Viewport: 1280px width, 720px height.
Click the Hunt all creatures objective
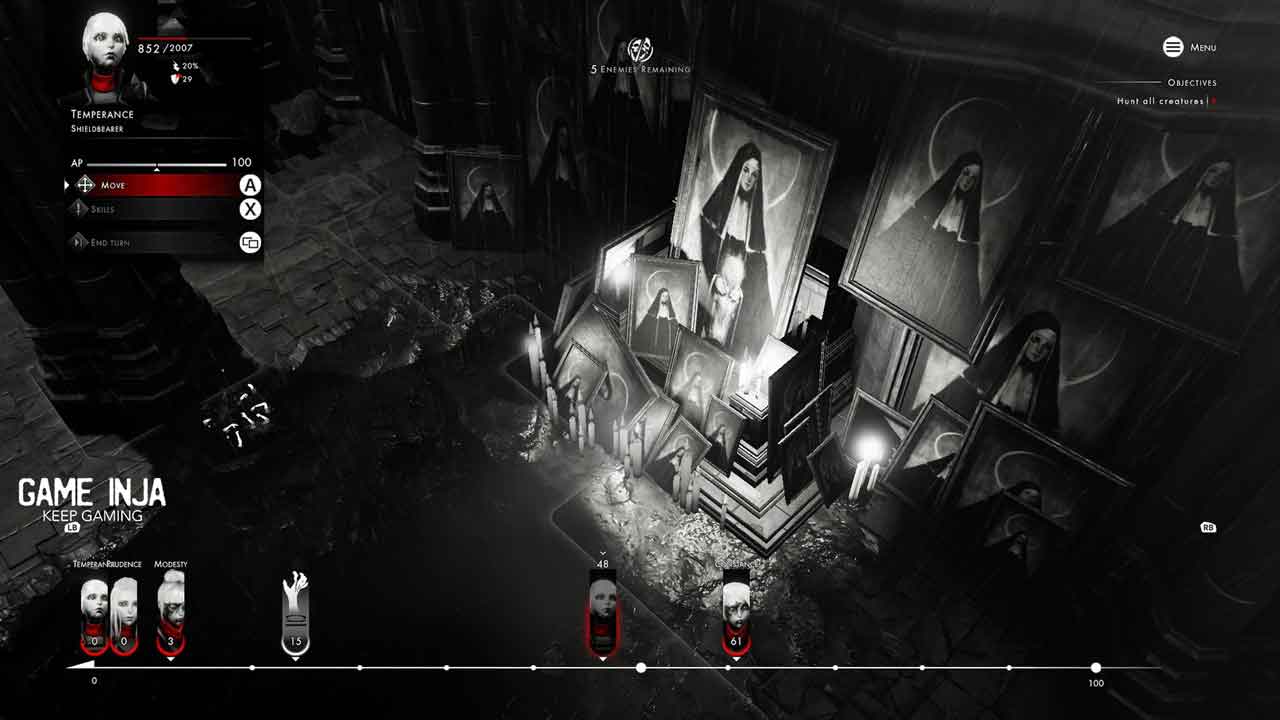tap(1163, 101)
